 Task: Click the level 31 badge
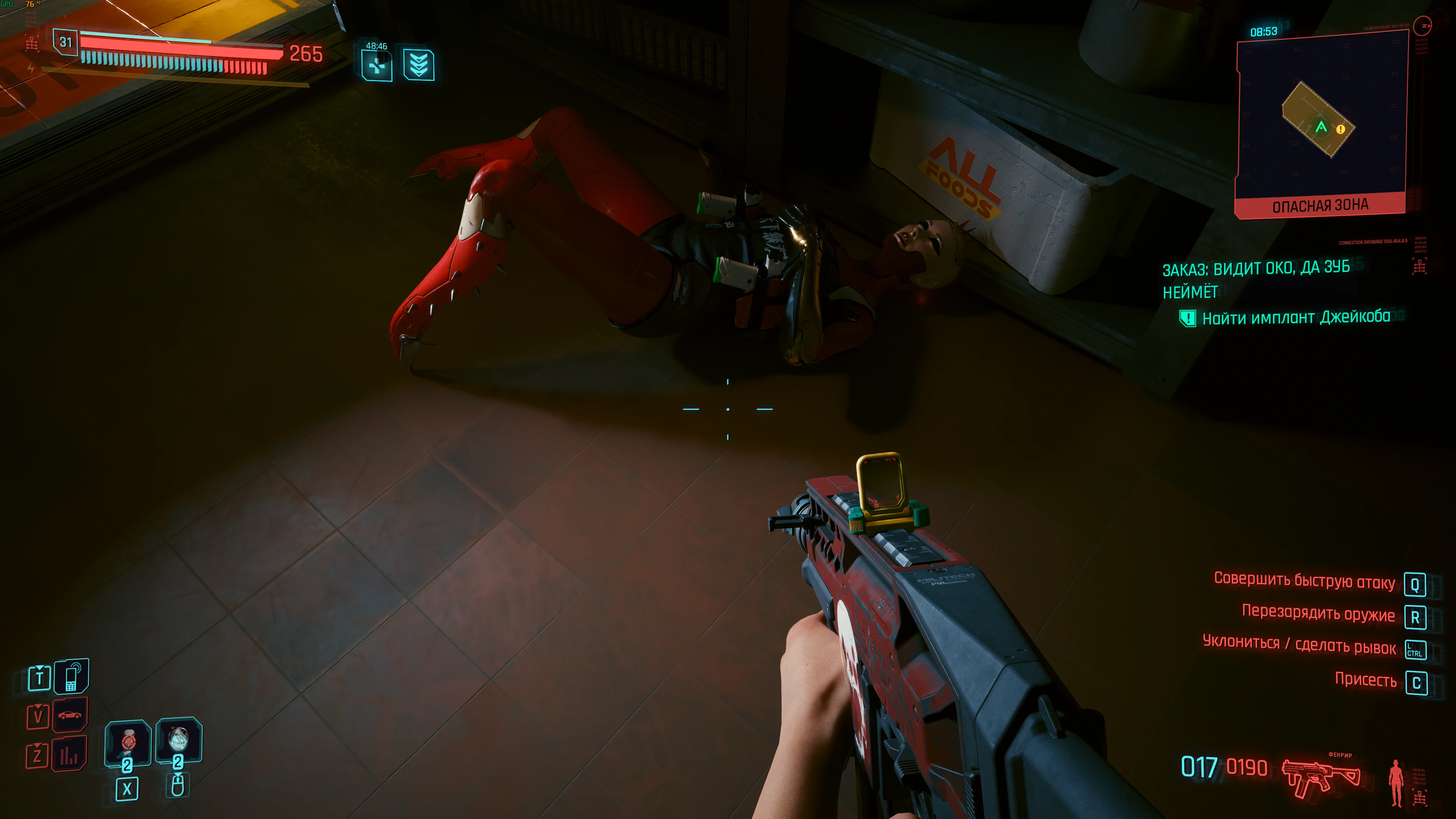[x=66, y=42]
